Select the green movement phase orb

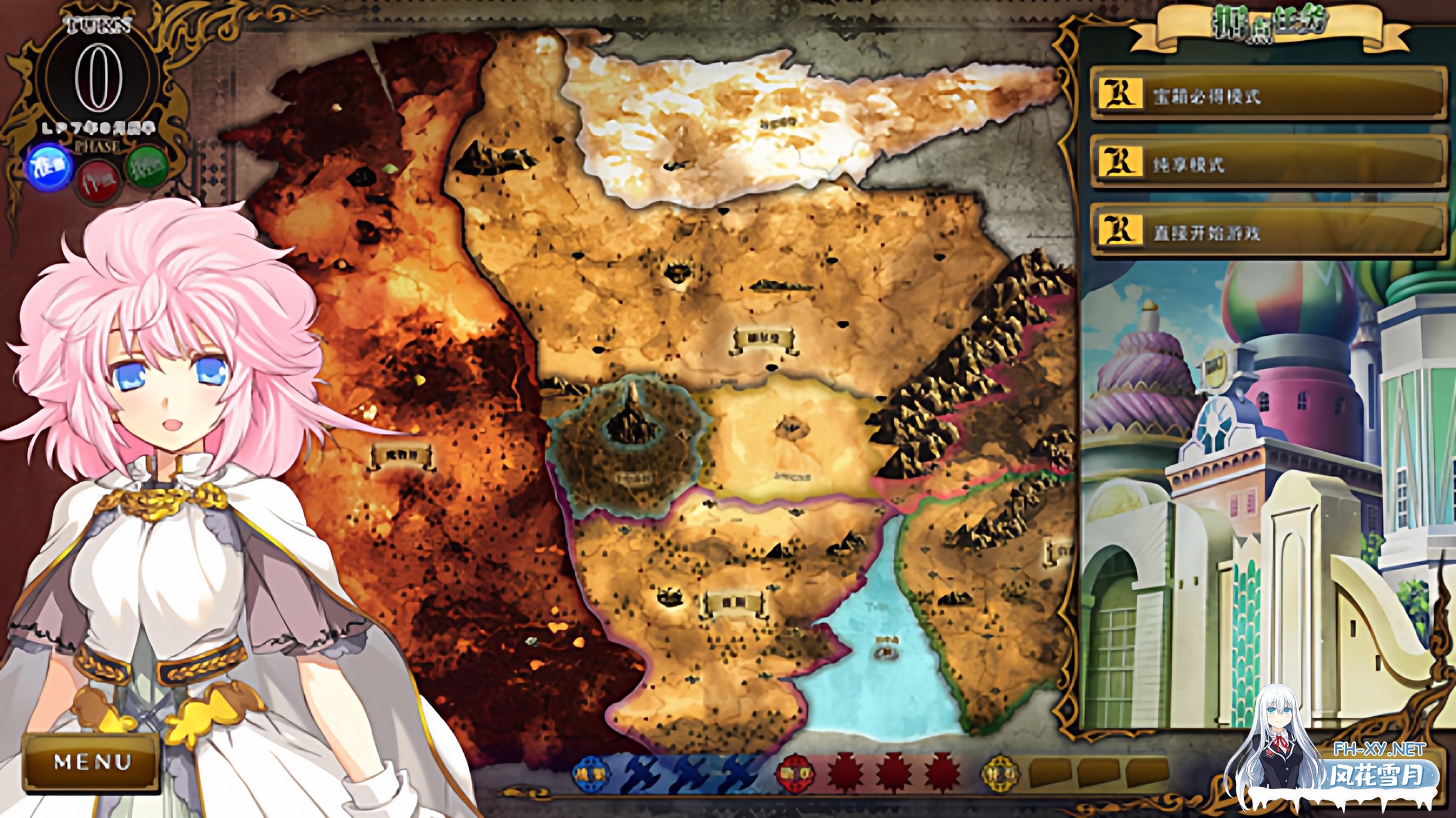(146, 168)
